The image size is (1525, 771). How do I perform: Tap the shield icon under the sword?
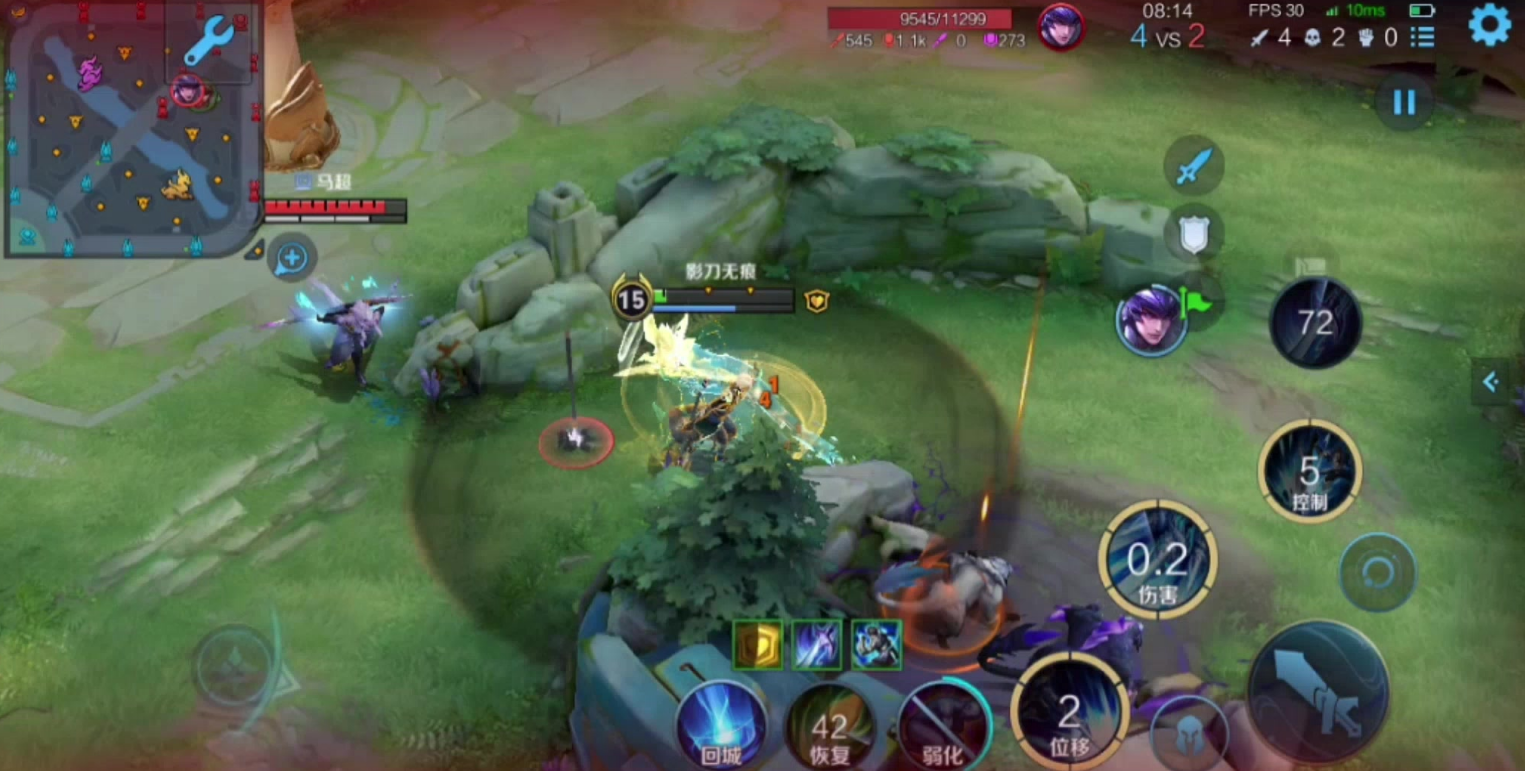click(x=1194, y=233)
